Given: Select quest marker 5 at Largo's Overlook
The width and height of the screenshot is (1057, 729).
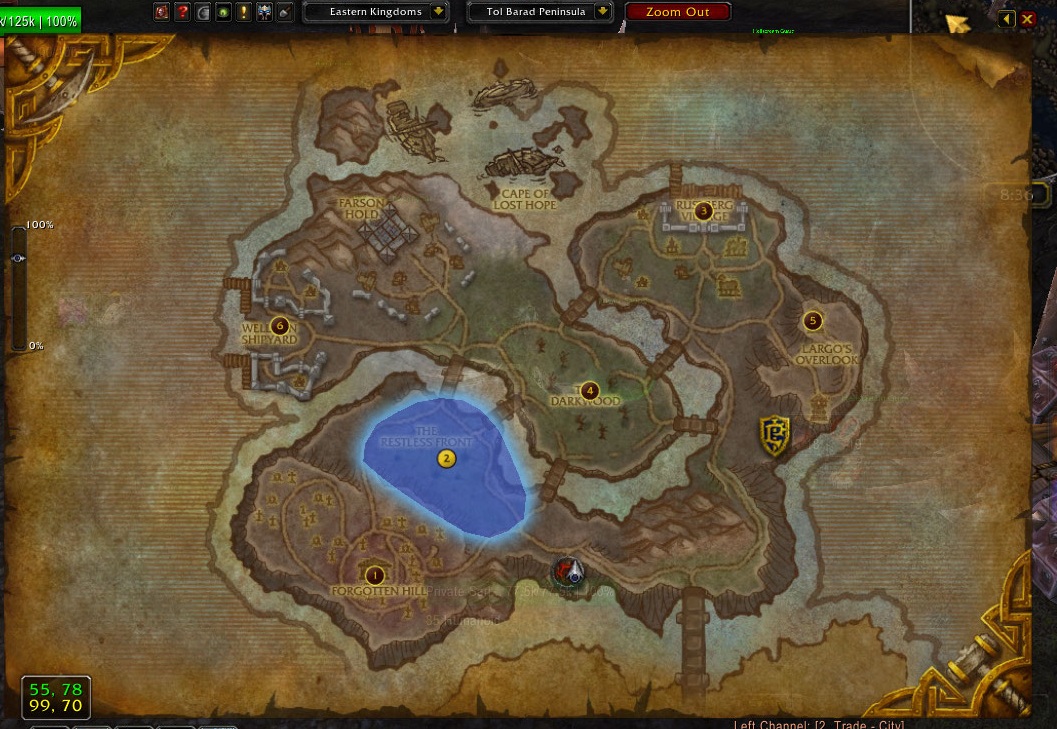Looking at the screenshot, I should [x=812, y=321].
